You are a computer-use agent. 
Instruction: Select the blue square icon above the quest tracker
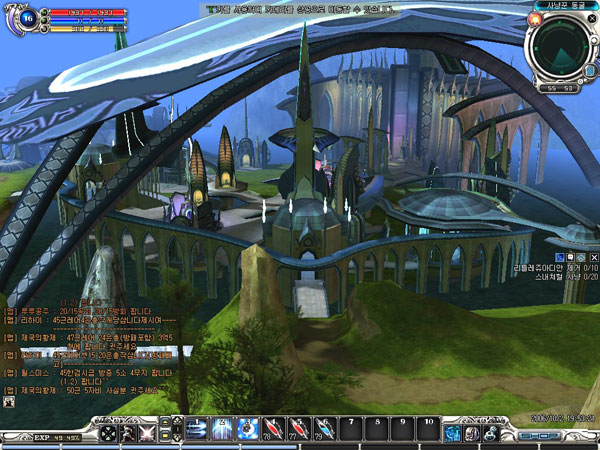click(558, 257)
